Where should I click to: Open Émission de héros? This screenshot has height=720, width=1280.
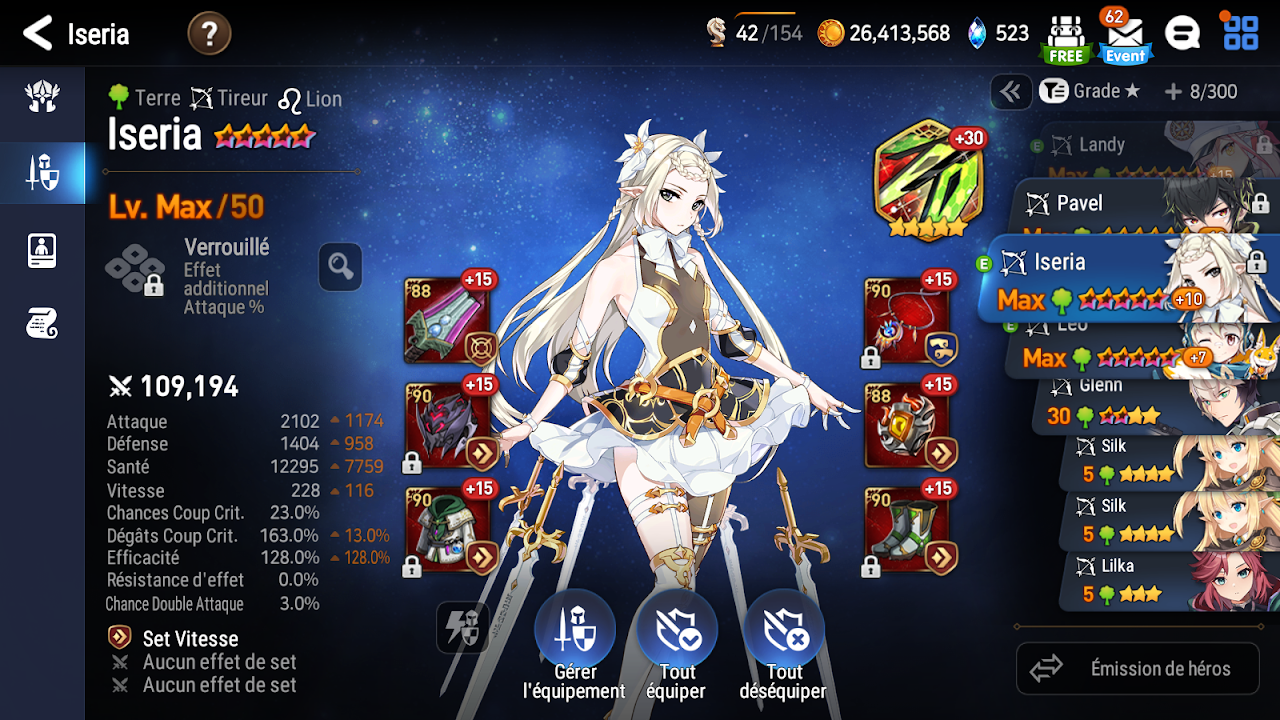(1137, 669)
